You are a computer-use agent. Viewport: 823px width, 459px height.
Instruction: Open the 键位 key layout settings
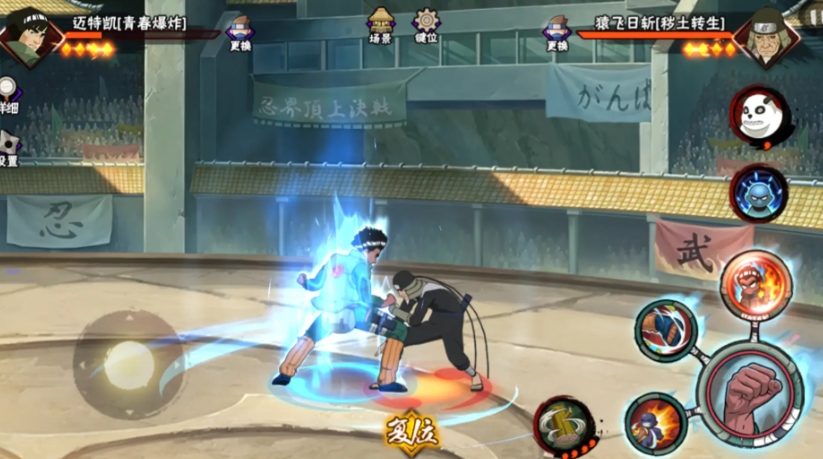(426, 25)
